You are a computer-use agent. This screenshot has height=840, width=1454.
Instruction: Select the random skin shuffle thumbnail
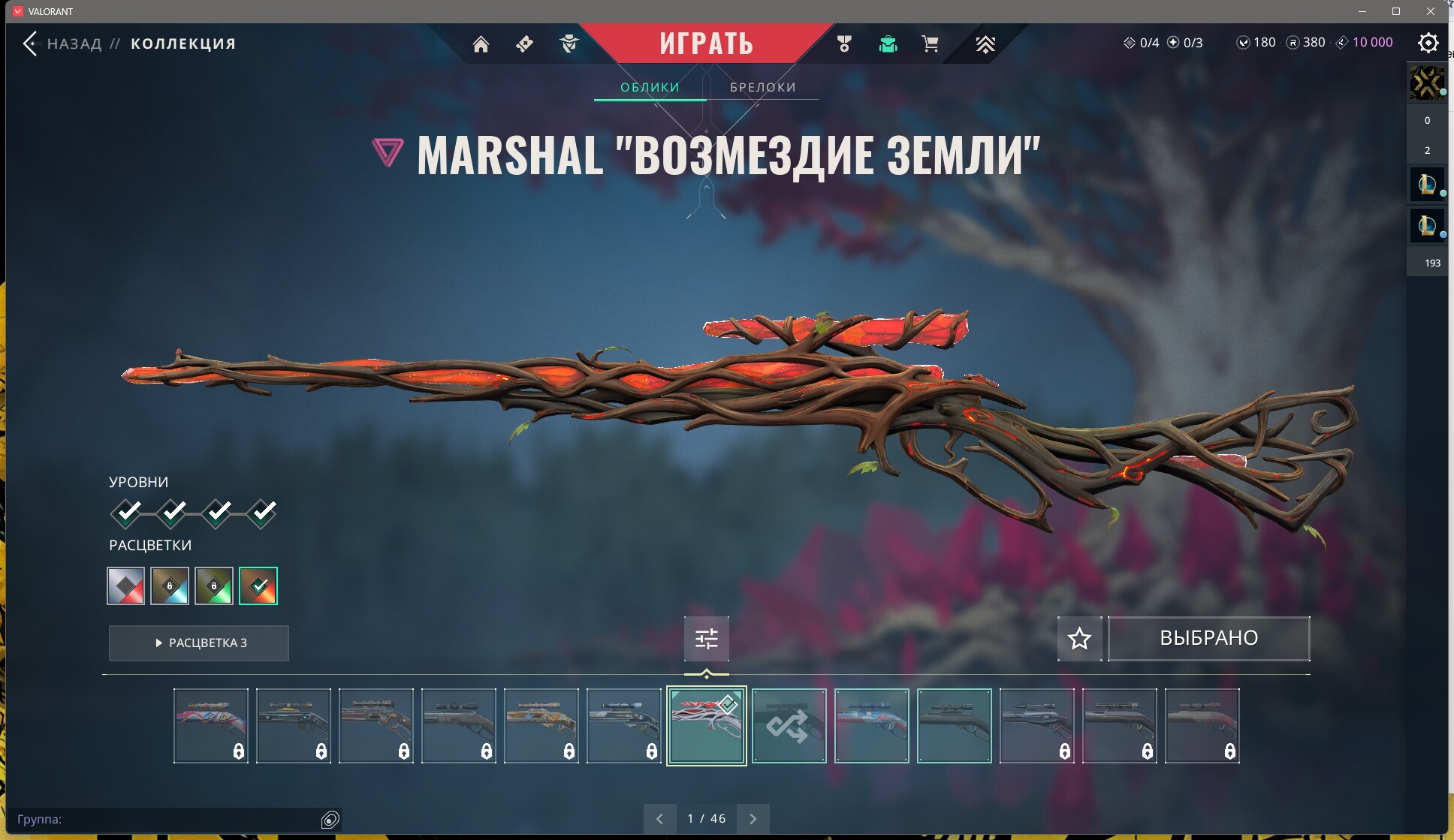(789, 725)
